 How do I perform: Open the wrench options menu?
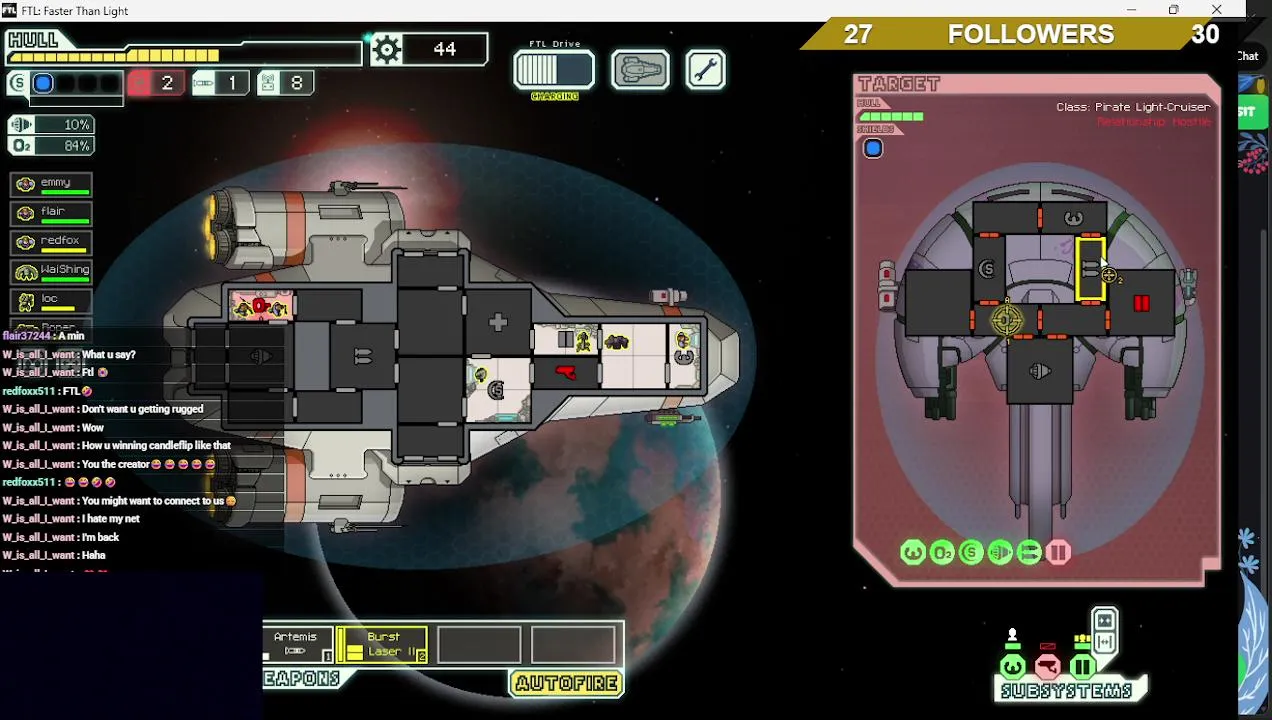706,70
